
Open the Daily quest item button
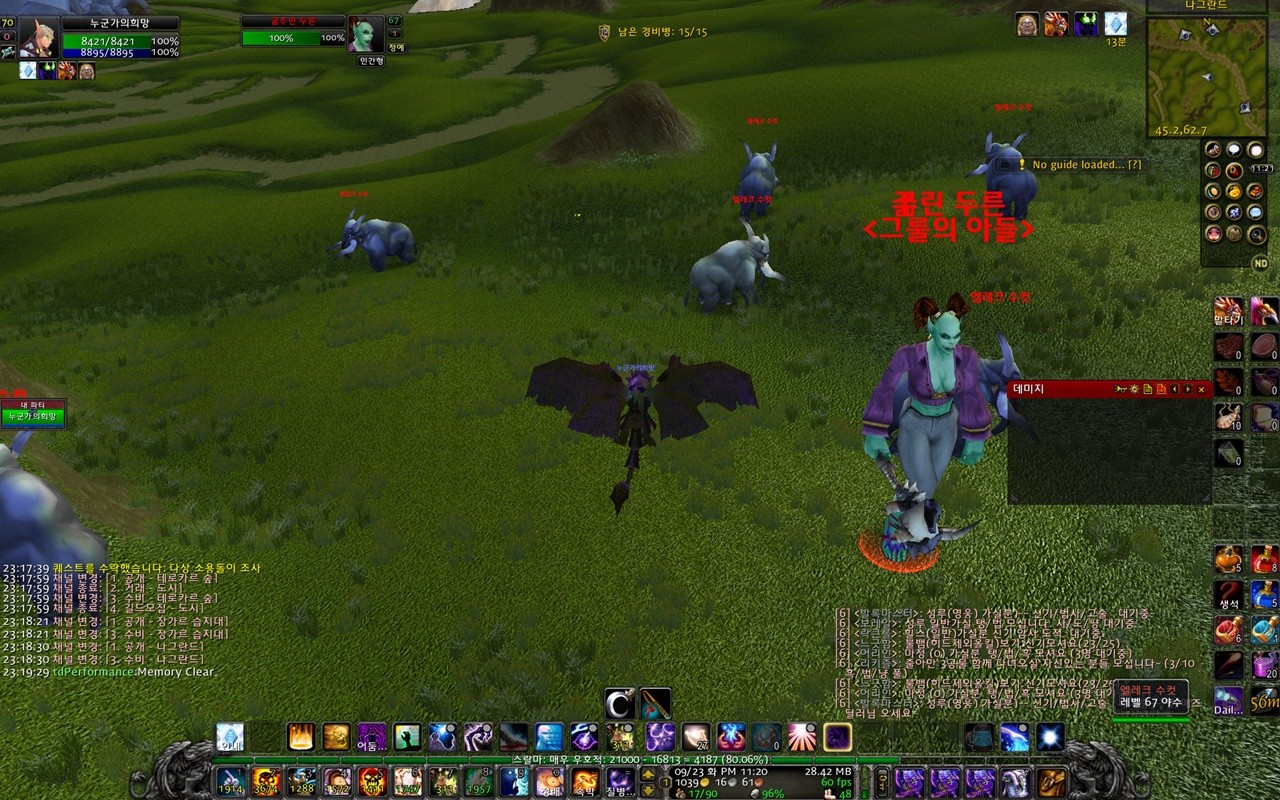[x=1228, y=700]
